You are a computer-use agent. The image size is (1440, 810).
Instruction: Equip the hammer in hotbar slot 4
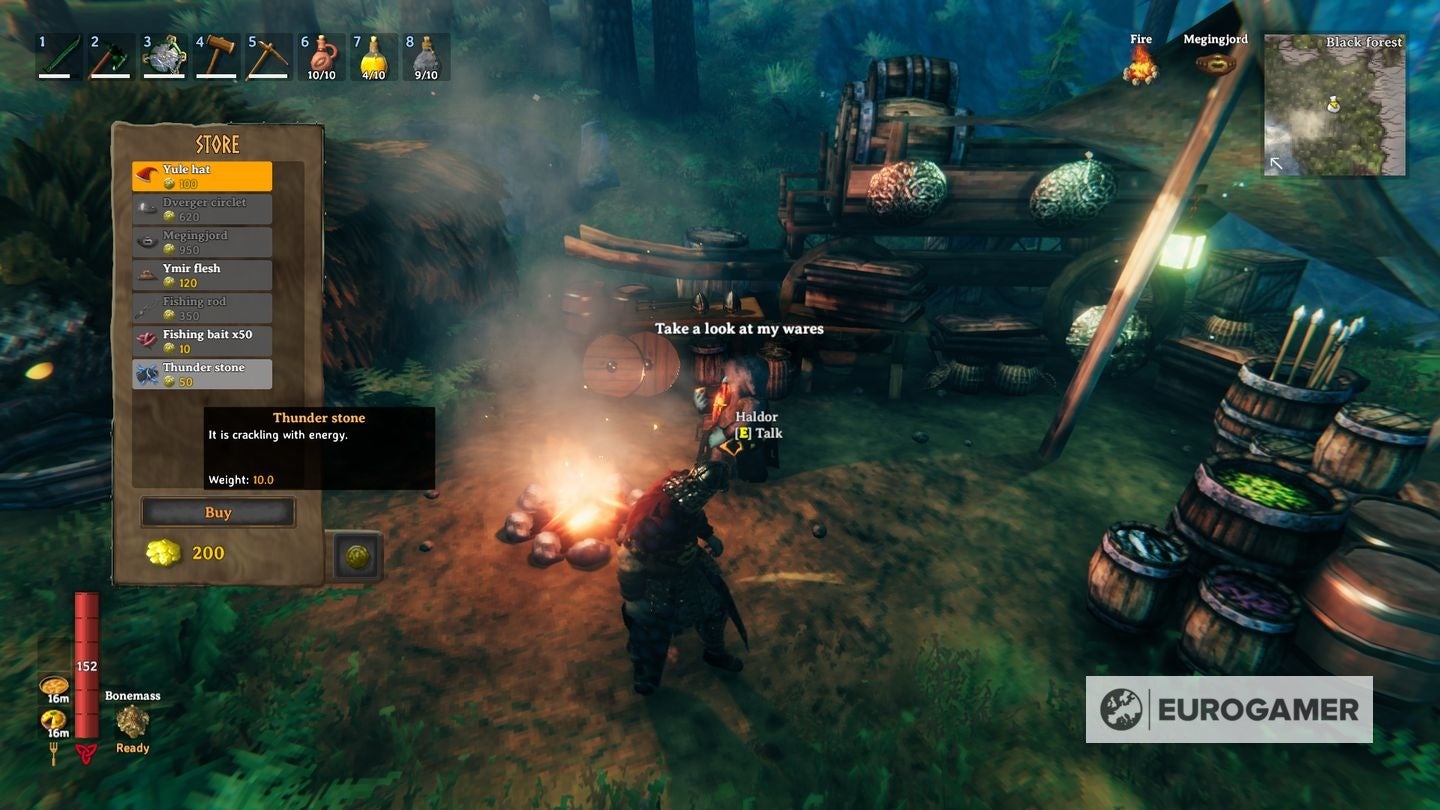[216, 57]
